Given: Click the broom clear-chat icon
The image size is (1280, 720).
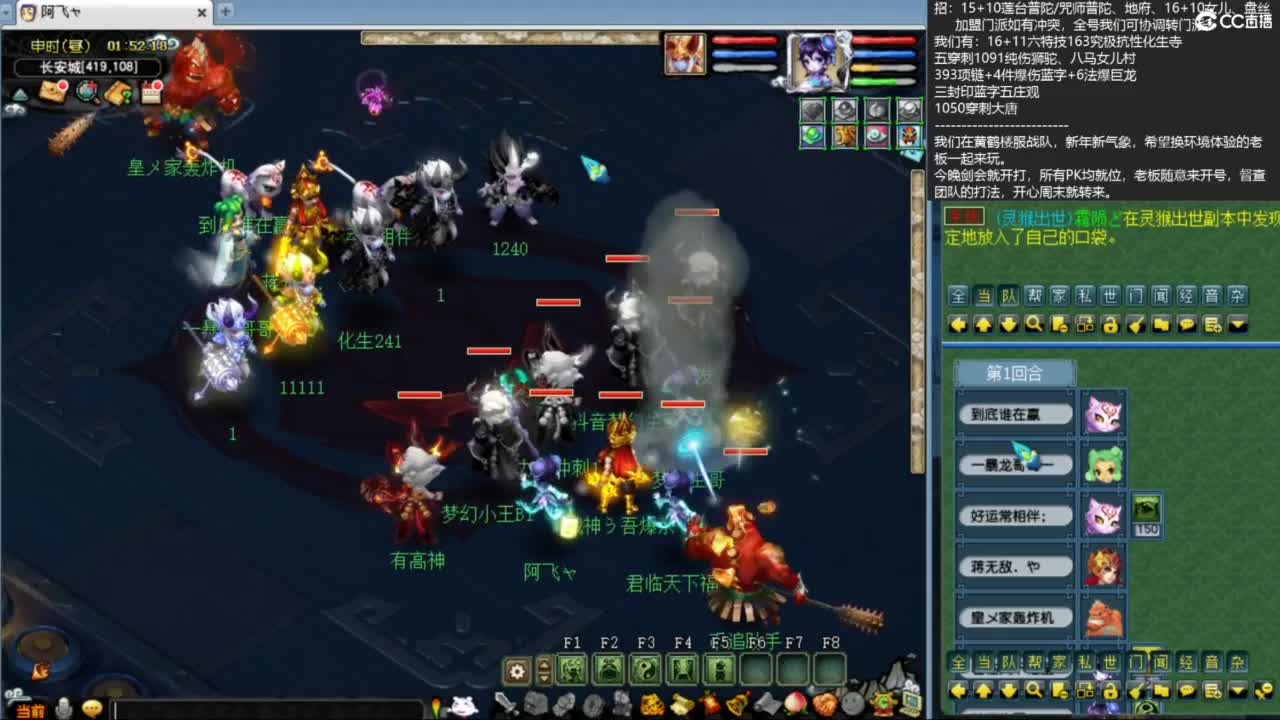Looking at the screenshot, I should point(1136,324).
